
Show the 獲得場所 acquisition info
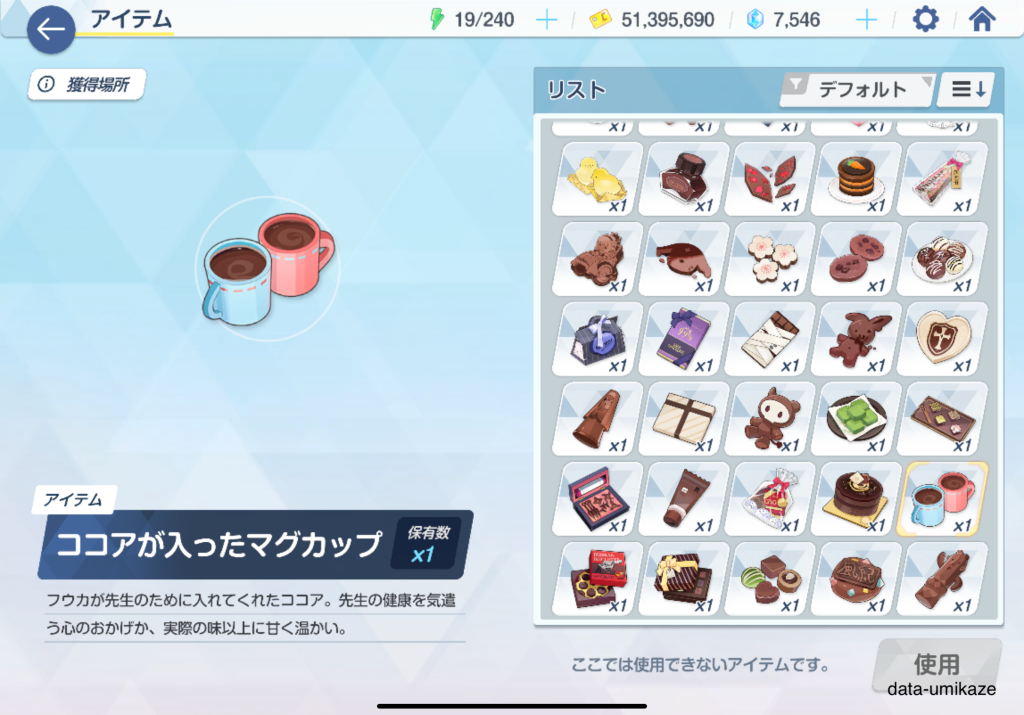(85, 85)
